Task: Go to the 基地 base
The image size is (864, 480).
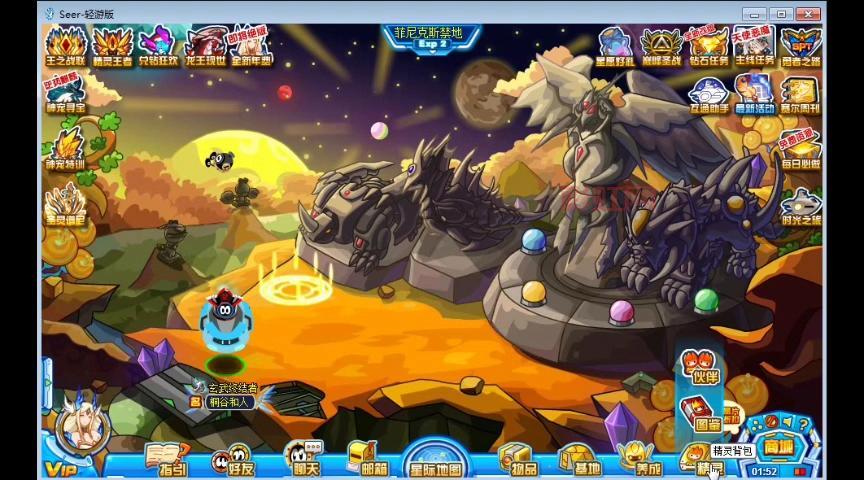Action: (579, 461)
